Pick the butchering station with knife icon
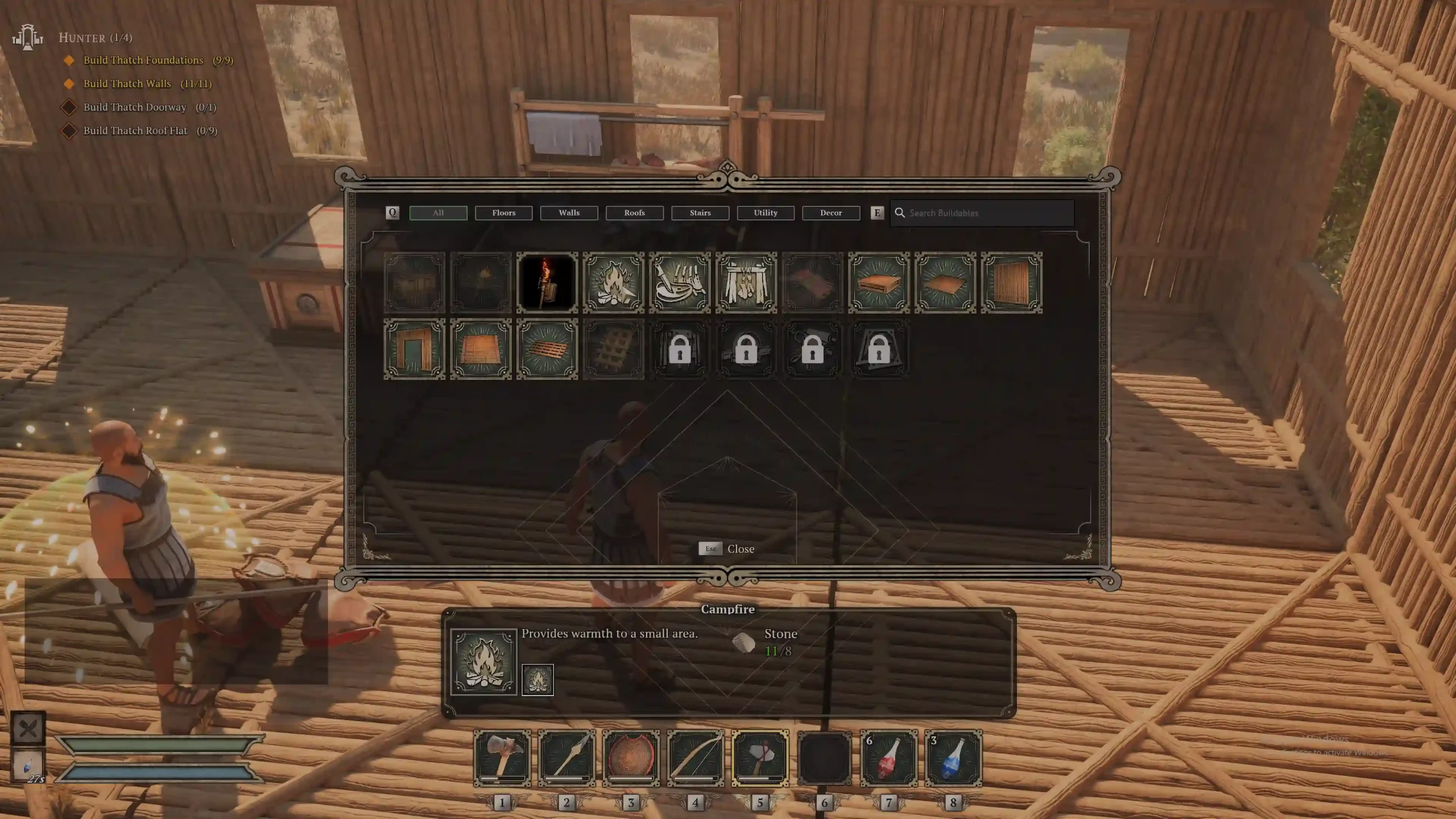The height and width of the screenshot is (819, 1456). pos(680,283)
